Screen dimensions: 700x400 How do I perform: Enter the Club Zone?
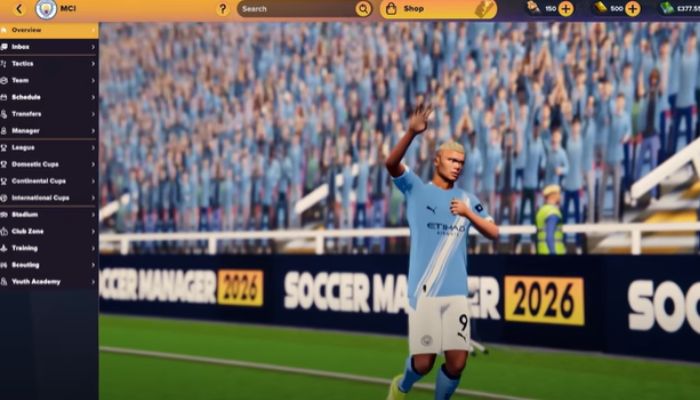click(48, 231)
